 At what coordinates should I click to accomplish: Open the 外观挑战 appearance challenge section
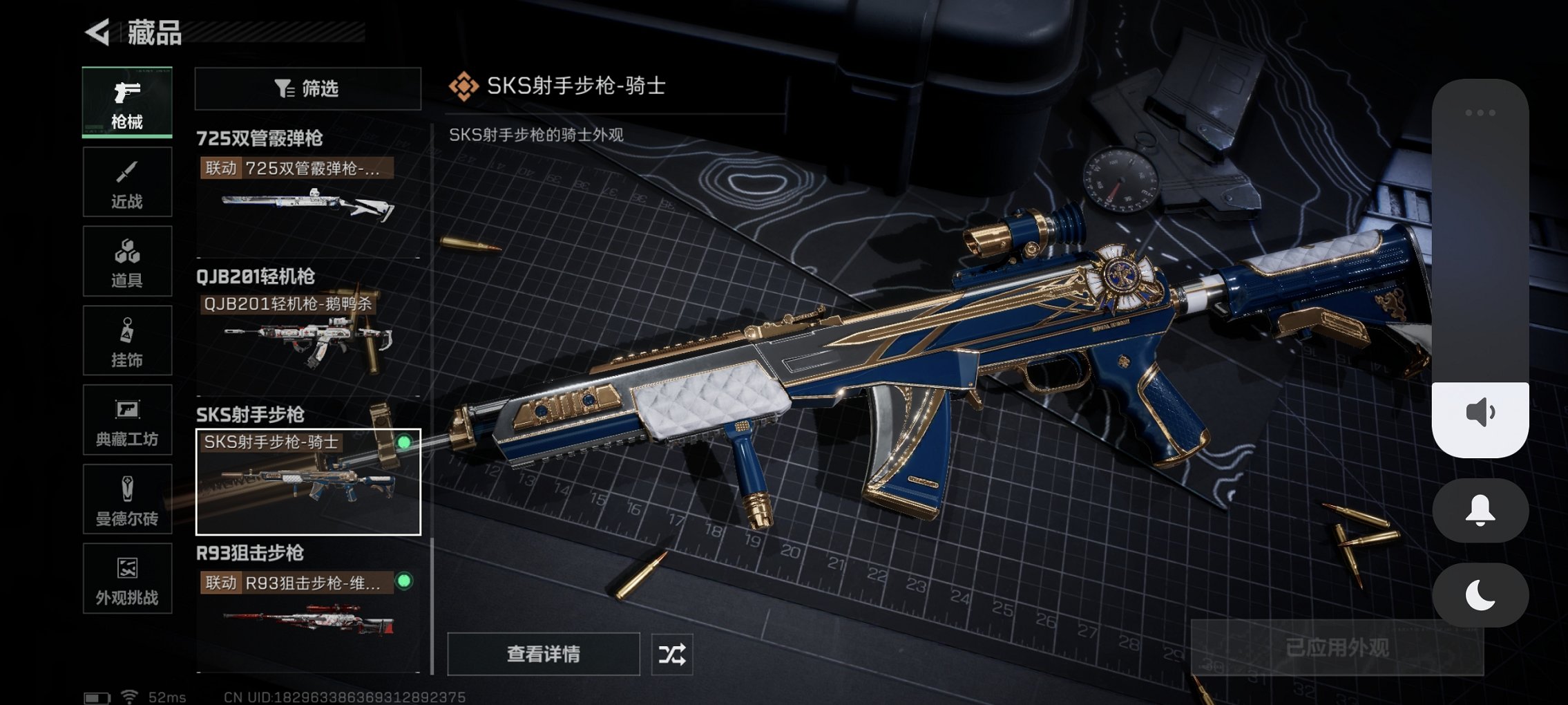tap(127, 579)
